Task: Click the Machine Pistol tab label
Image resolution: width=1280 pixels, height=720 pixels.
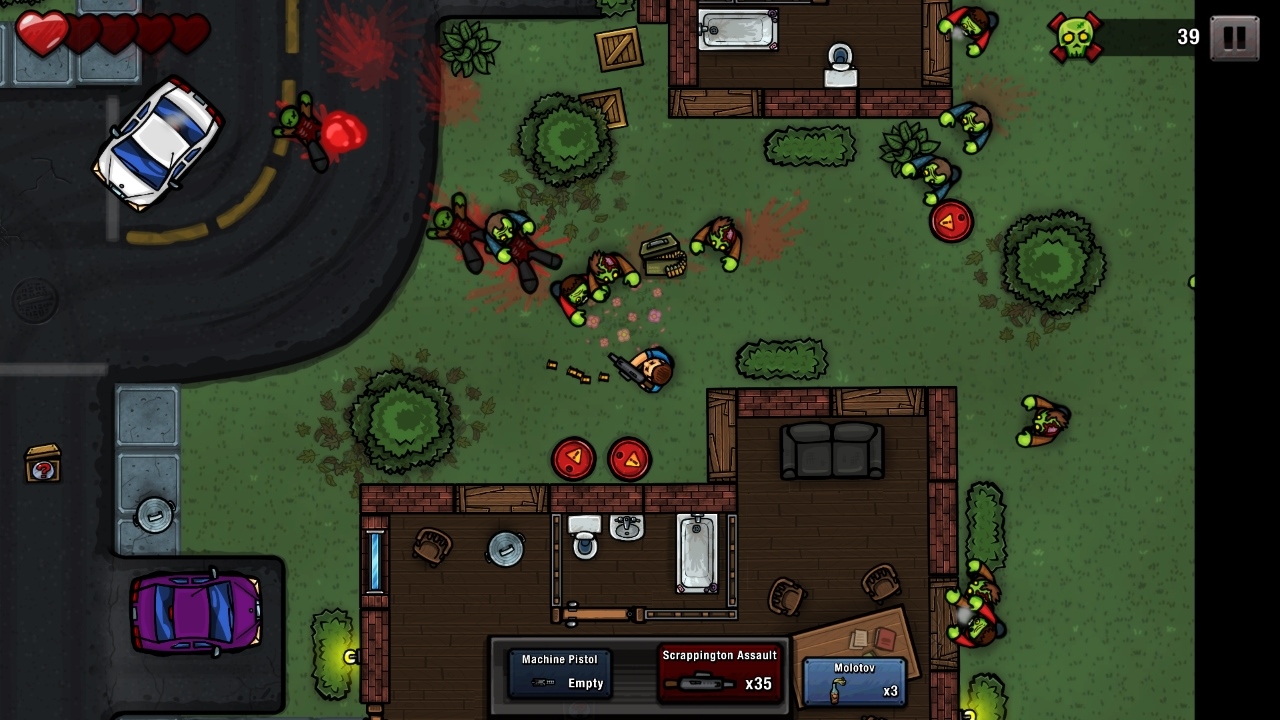Action: pyautogui.click(x=560, y=658)
